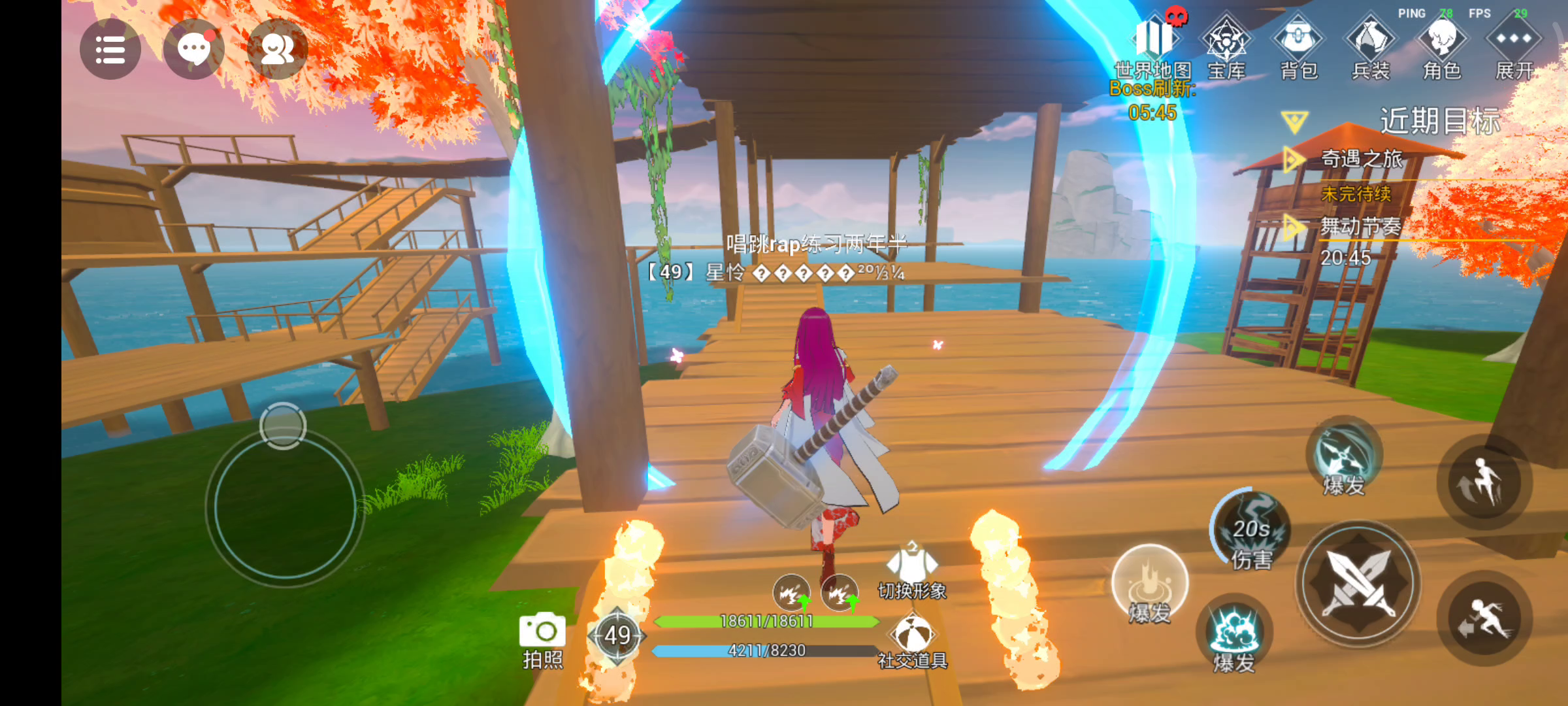The image size is (1568, 706).
Task: Take a photo with 拍照 camera
Action: click(x=542, y=639)
